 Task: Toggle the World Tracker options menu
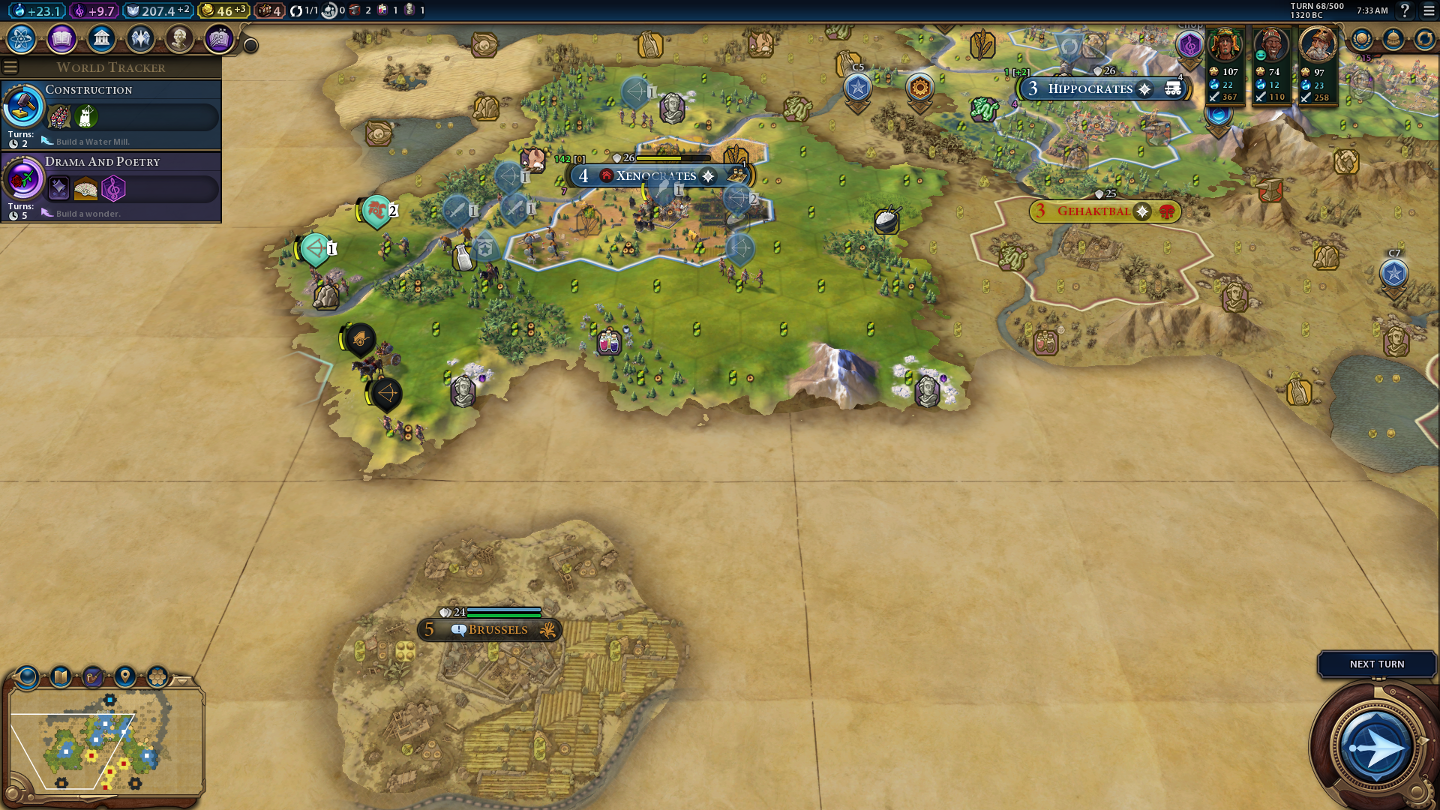(x=11, y=67)
